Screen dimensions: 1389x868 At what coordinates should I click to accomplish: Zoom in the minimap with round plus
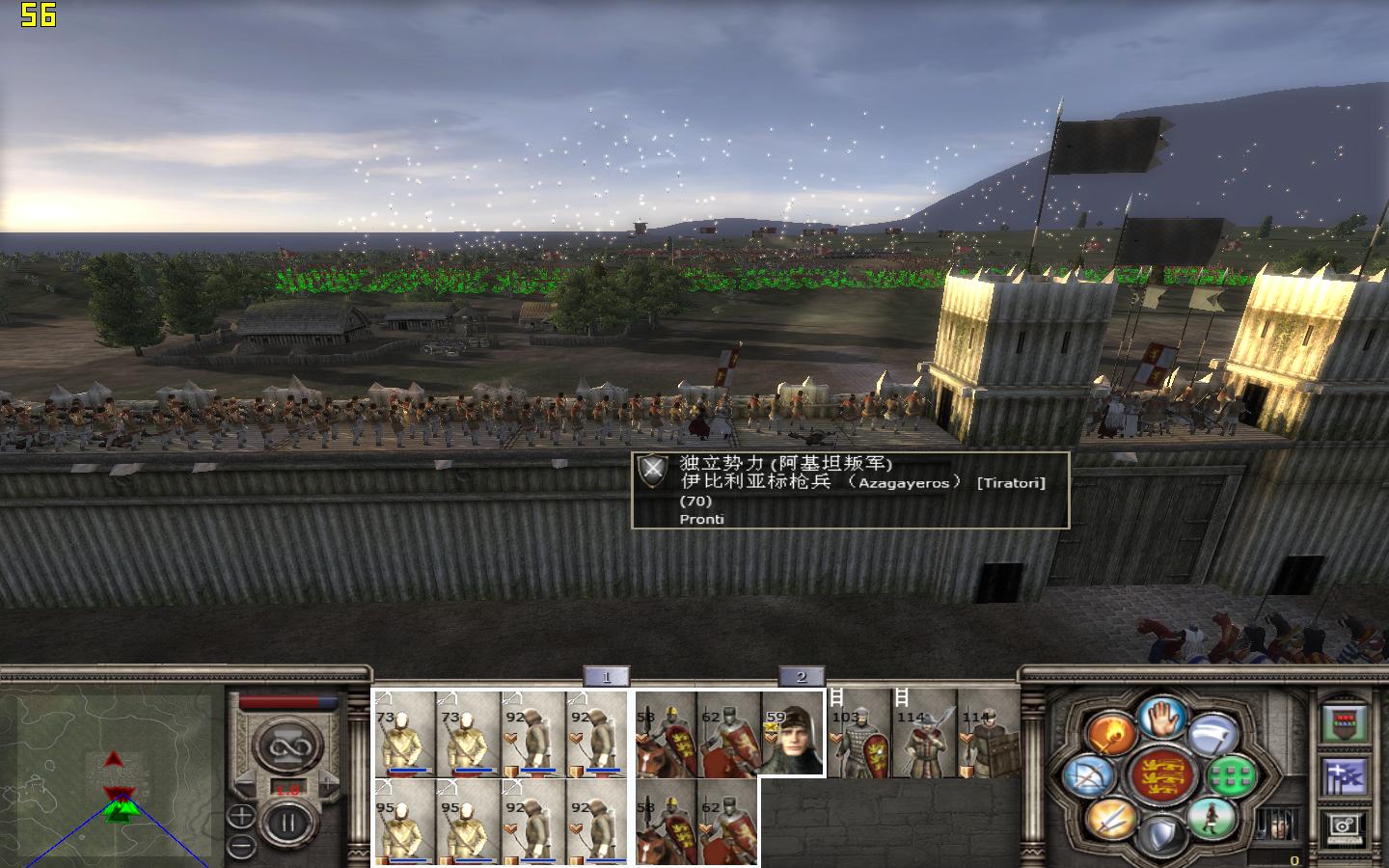pos(241,817)
